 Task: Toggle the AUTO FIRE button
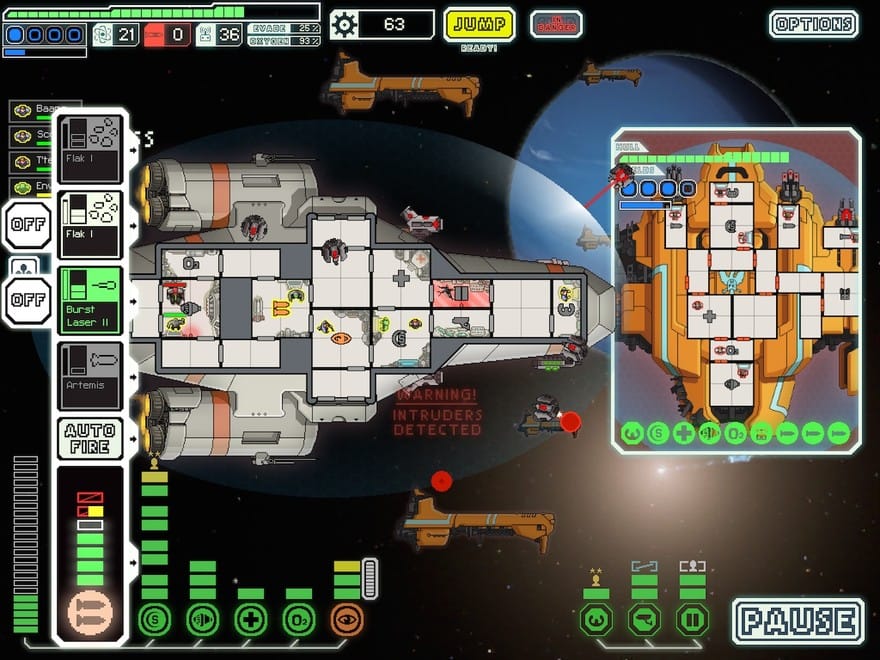(90, 437)
